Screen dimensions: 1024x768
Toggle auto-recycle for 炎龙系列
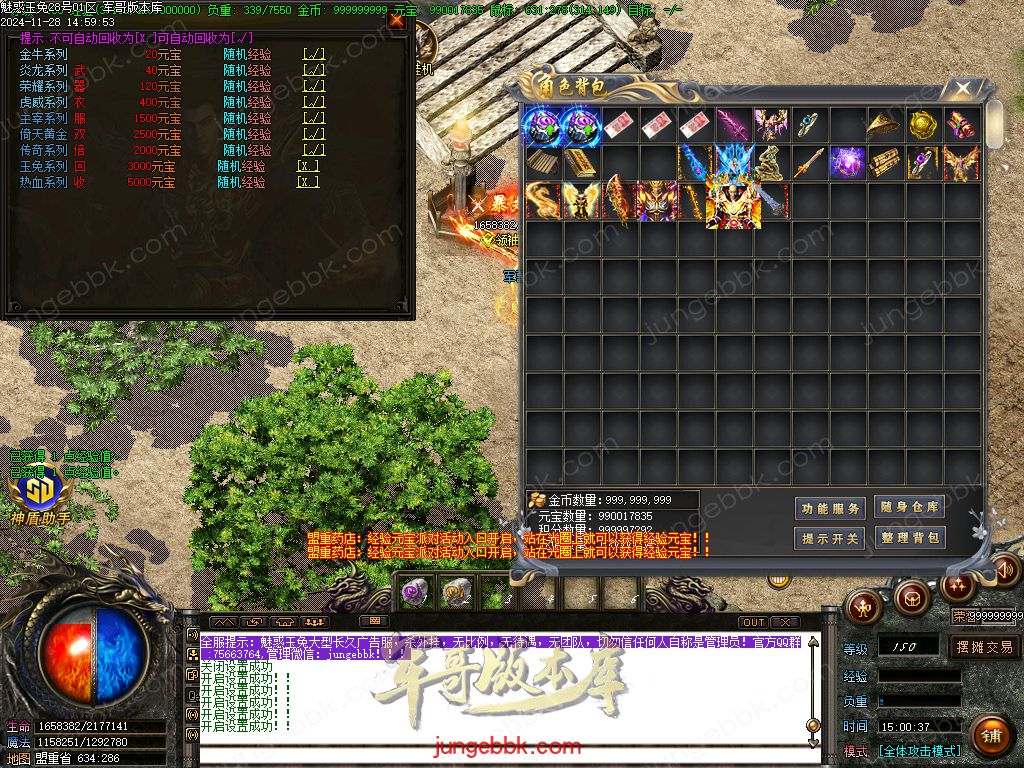pos(313,71)
